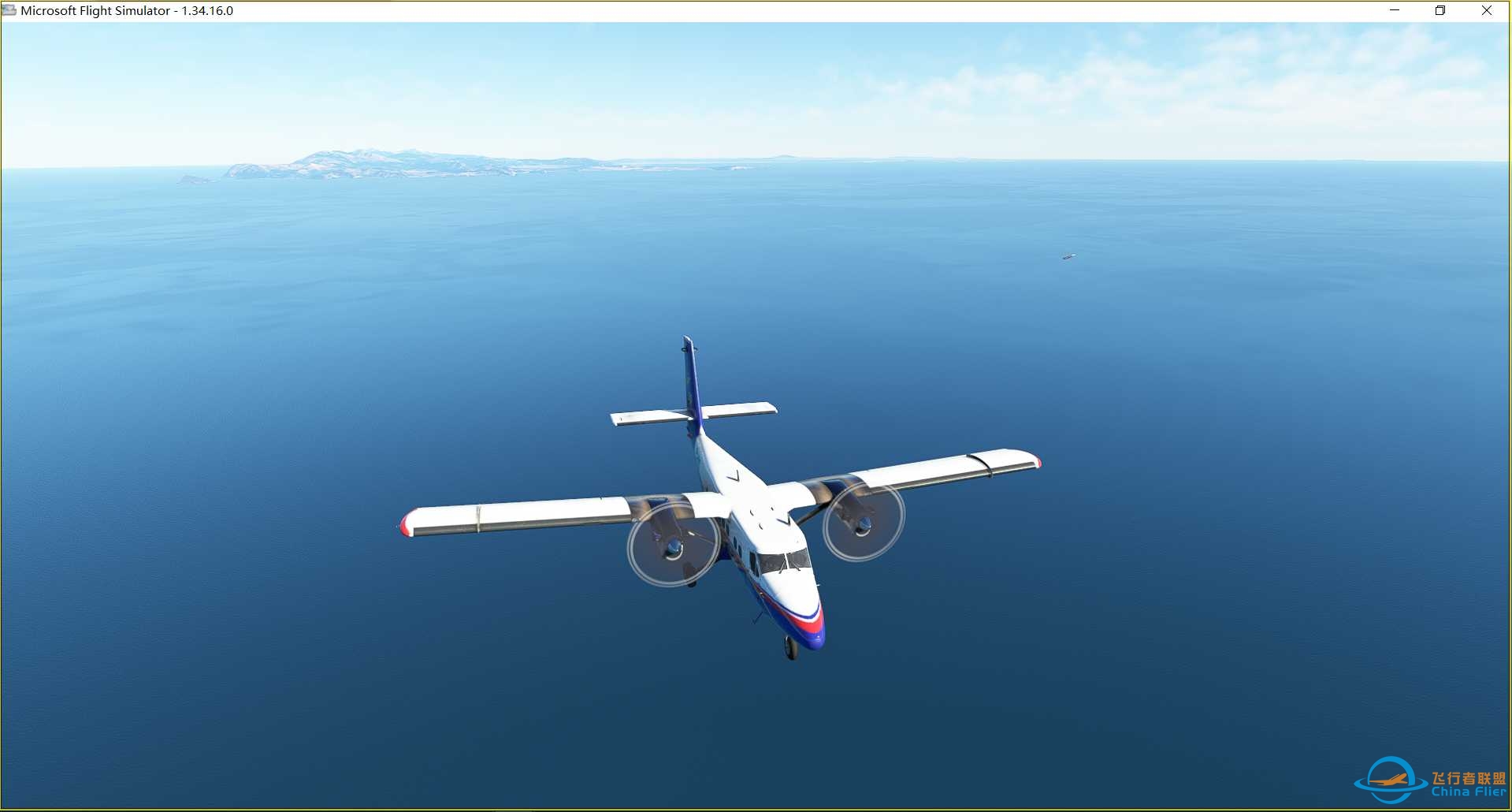Click the Microsoft Flight Simulator title text
Screen dimensions: 1512x812
coord(95,11)
